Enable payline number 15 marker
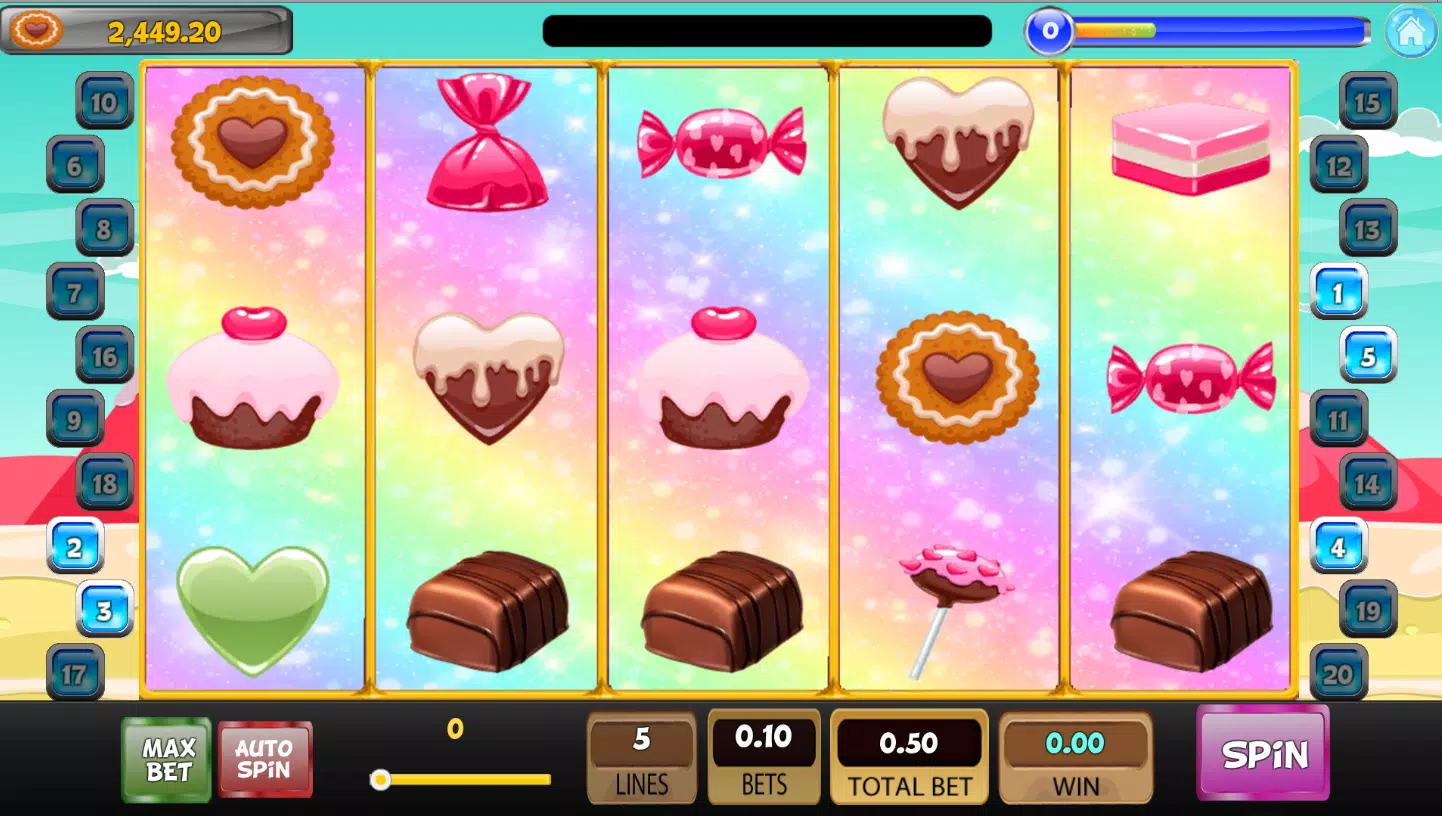Screen dimensions: 1442x816 coord(1368,101)
